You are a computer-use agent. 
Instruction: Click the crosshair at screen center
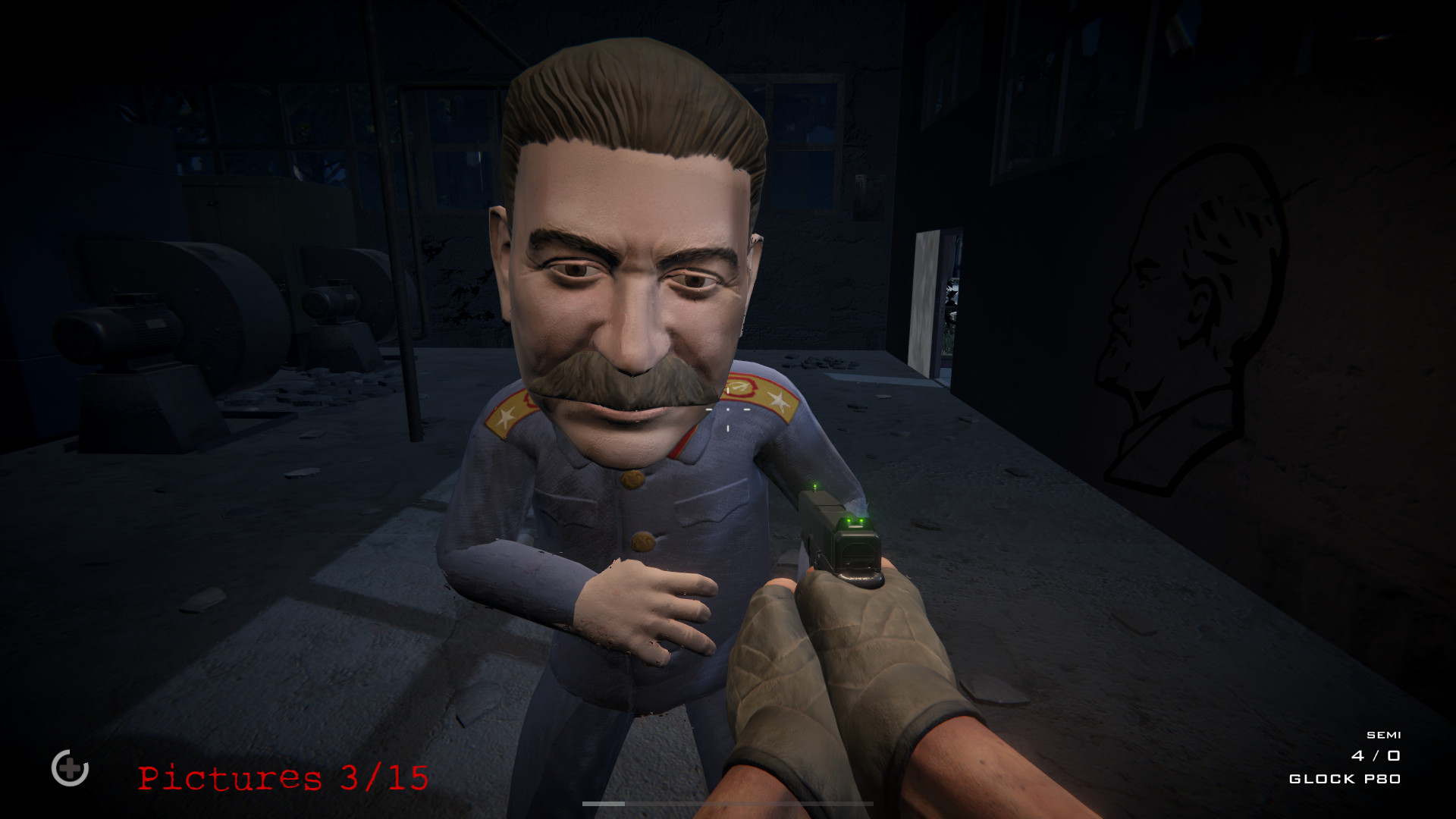click(726, 409)
